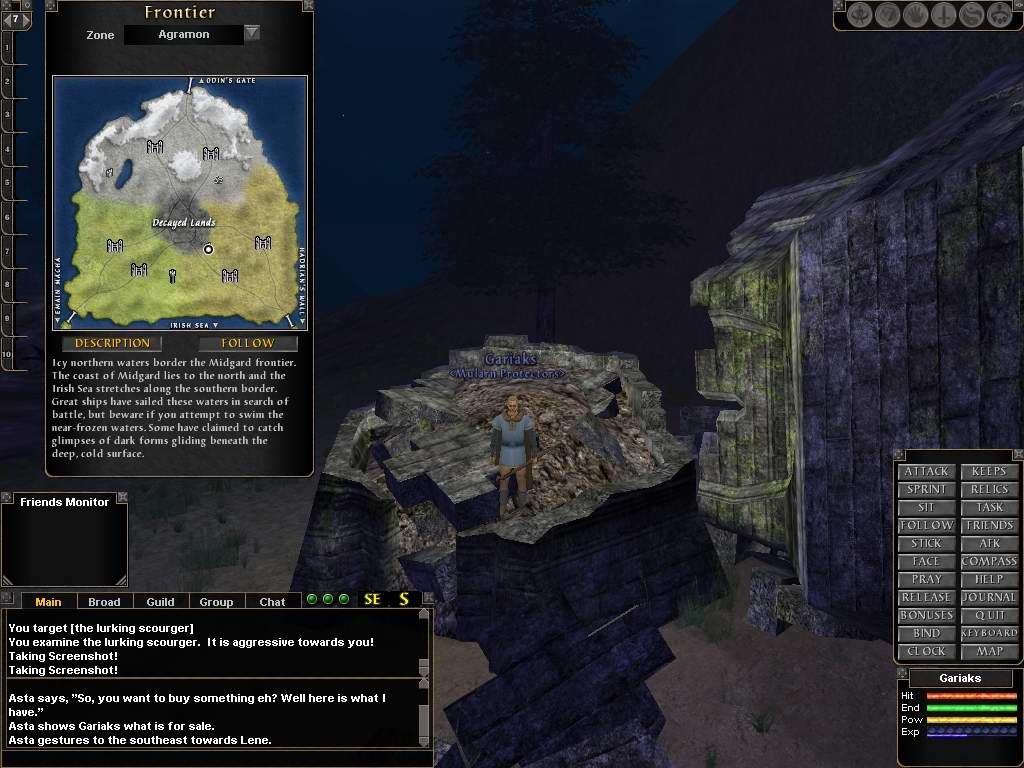Viewport: 1024px width, 768px height.
Task: Select the sword icon in the top bar
Action: (x=943, y=16)
